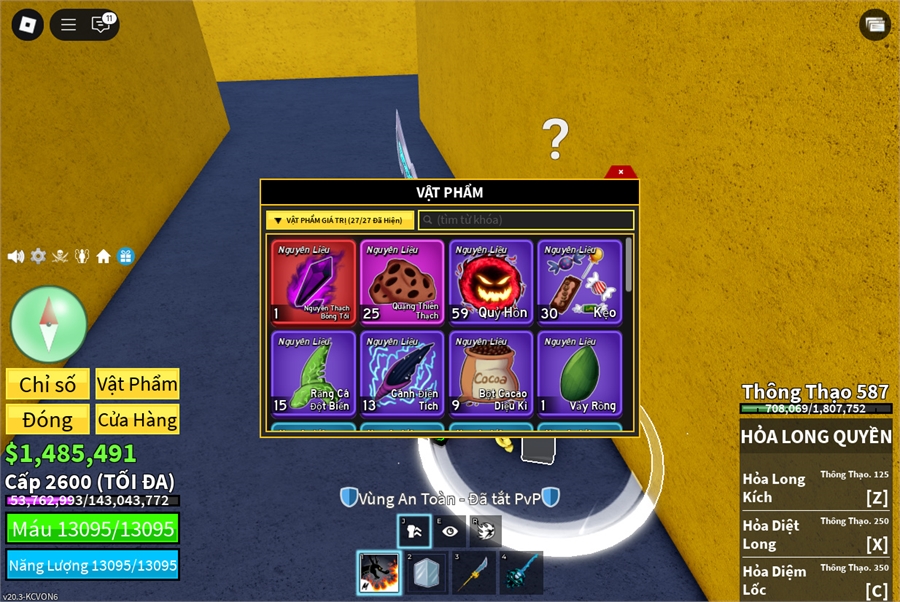Select the Kẹo candy item

(x=579, y=283)
